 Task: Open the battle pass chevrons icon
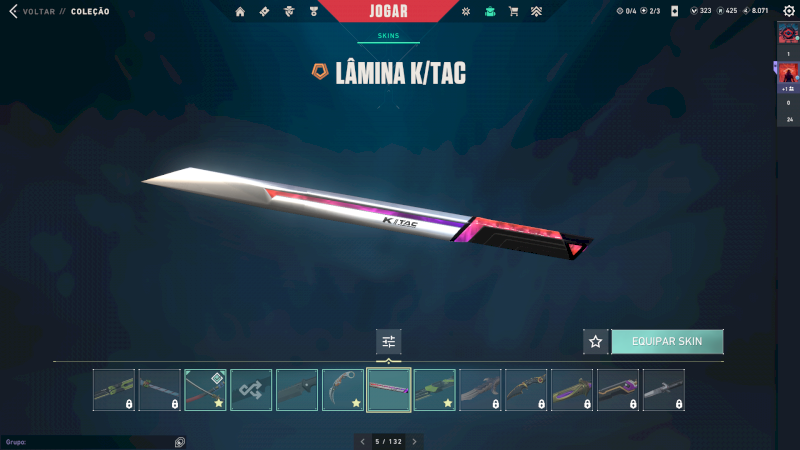tap(536, 12)
